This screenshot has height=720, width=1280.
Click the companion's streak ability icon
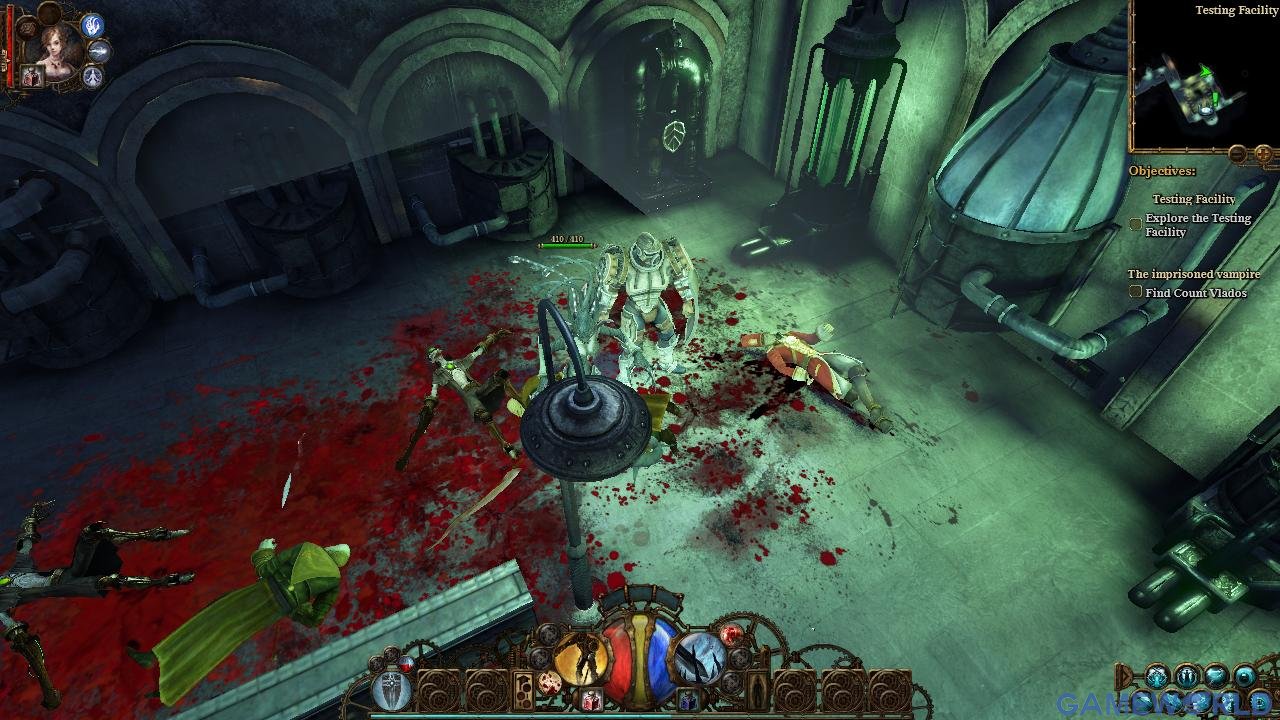[99, 51]
